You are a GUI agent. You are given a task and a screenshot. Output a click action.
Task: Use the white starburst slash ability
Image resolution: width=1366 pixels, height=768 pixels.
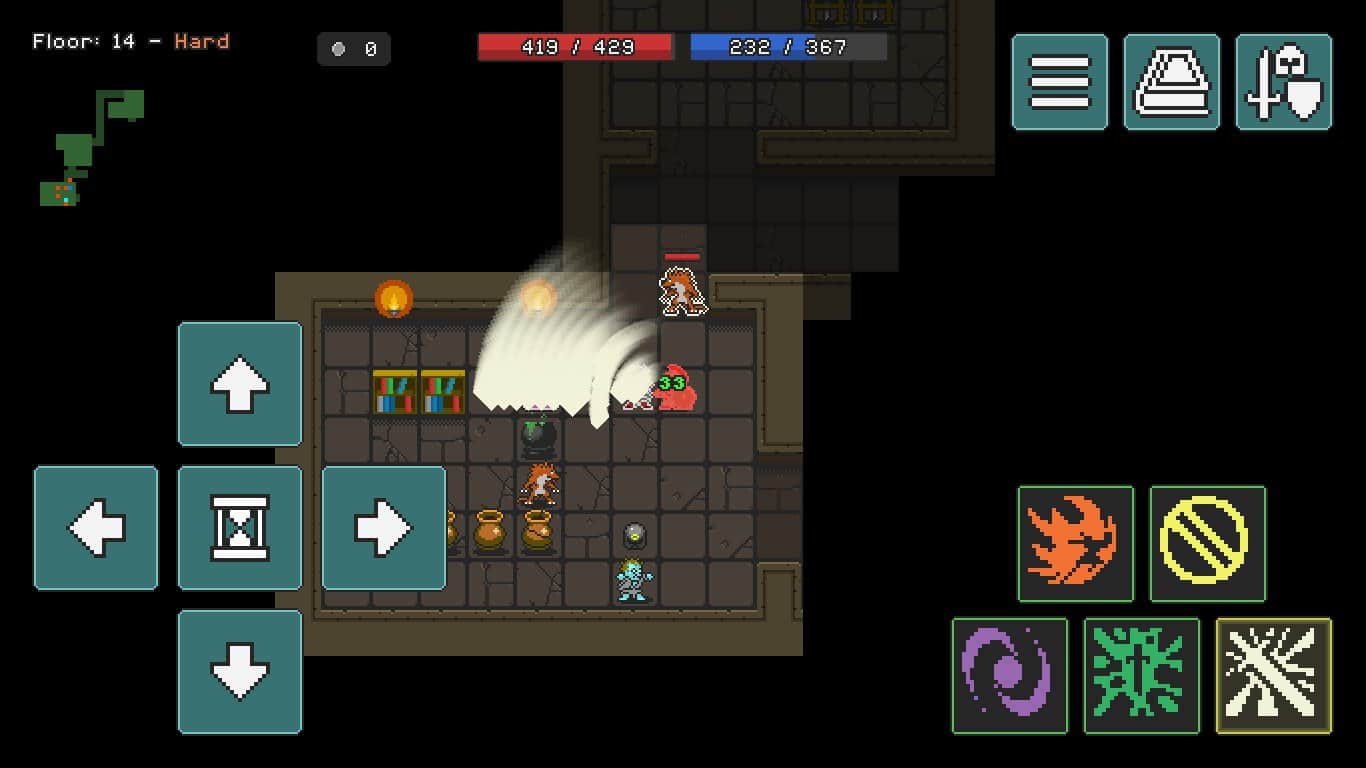[x=1273, y=676]
